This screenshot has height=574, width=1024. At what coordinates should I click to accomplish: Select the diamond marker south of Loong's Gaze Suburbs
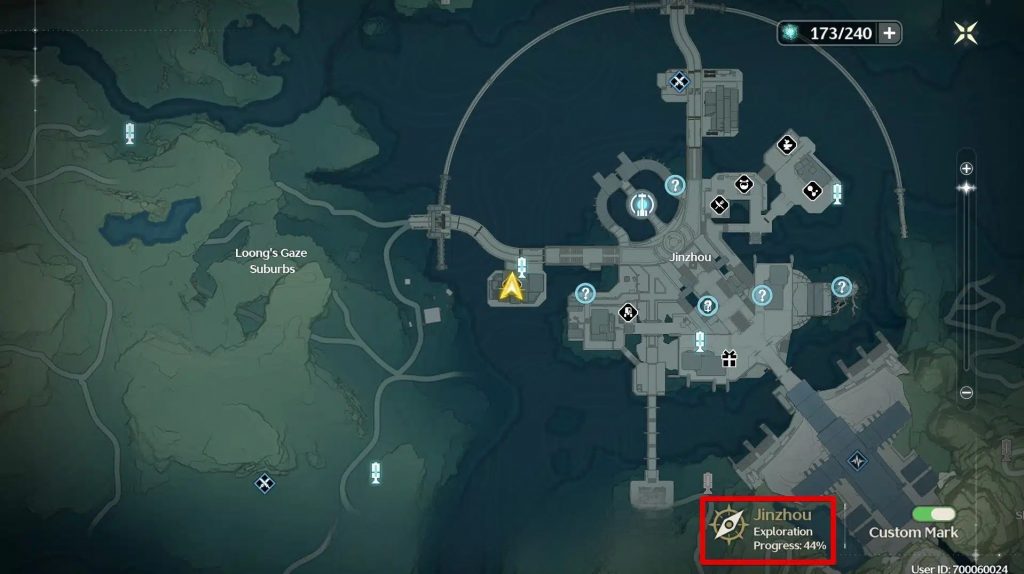coord(264,483)
